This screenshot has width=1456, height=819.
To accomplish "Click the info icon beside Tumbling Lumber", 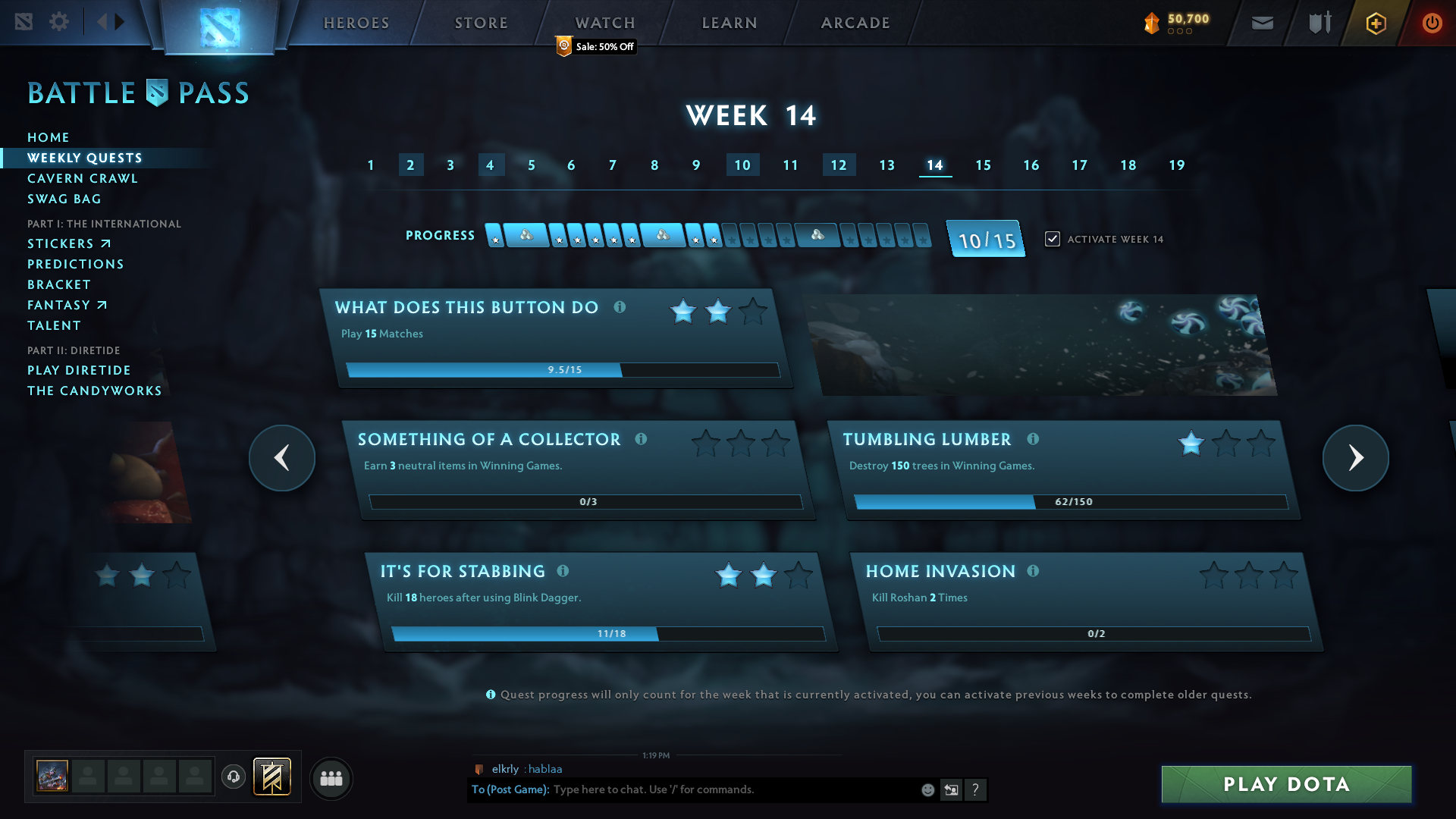I will click(1034, 438).
